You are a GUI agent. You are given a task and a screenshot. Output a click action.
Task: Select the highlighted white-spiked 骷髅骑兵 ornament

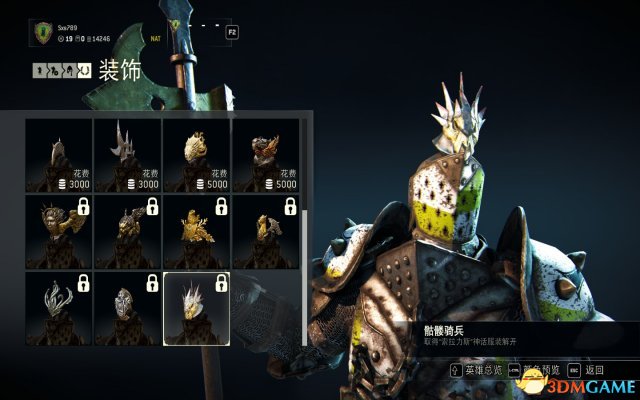point(197,306)
